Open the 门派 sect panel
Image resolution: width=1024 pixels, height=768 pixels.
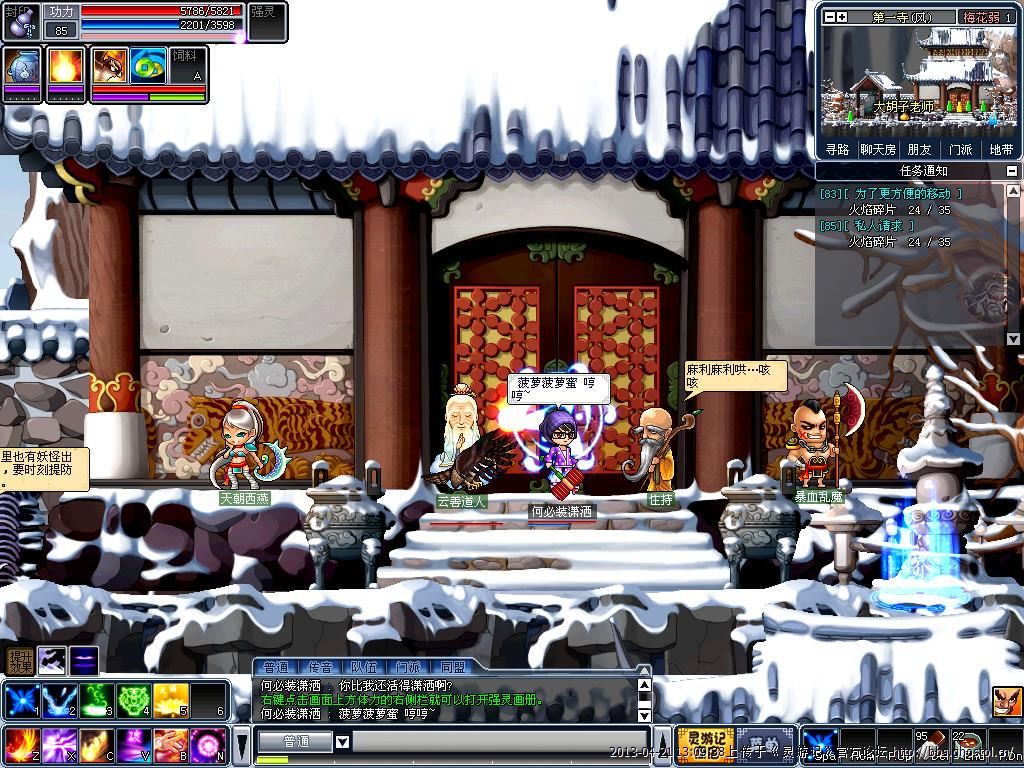click(960, 149)
